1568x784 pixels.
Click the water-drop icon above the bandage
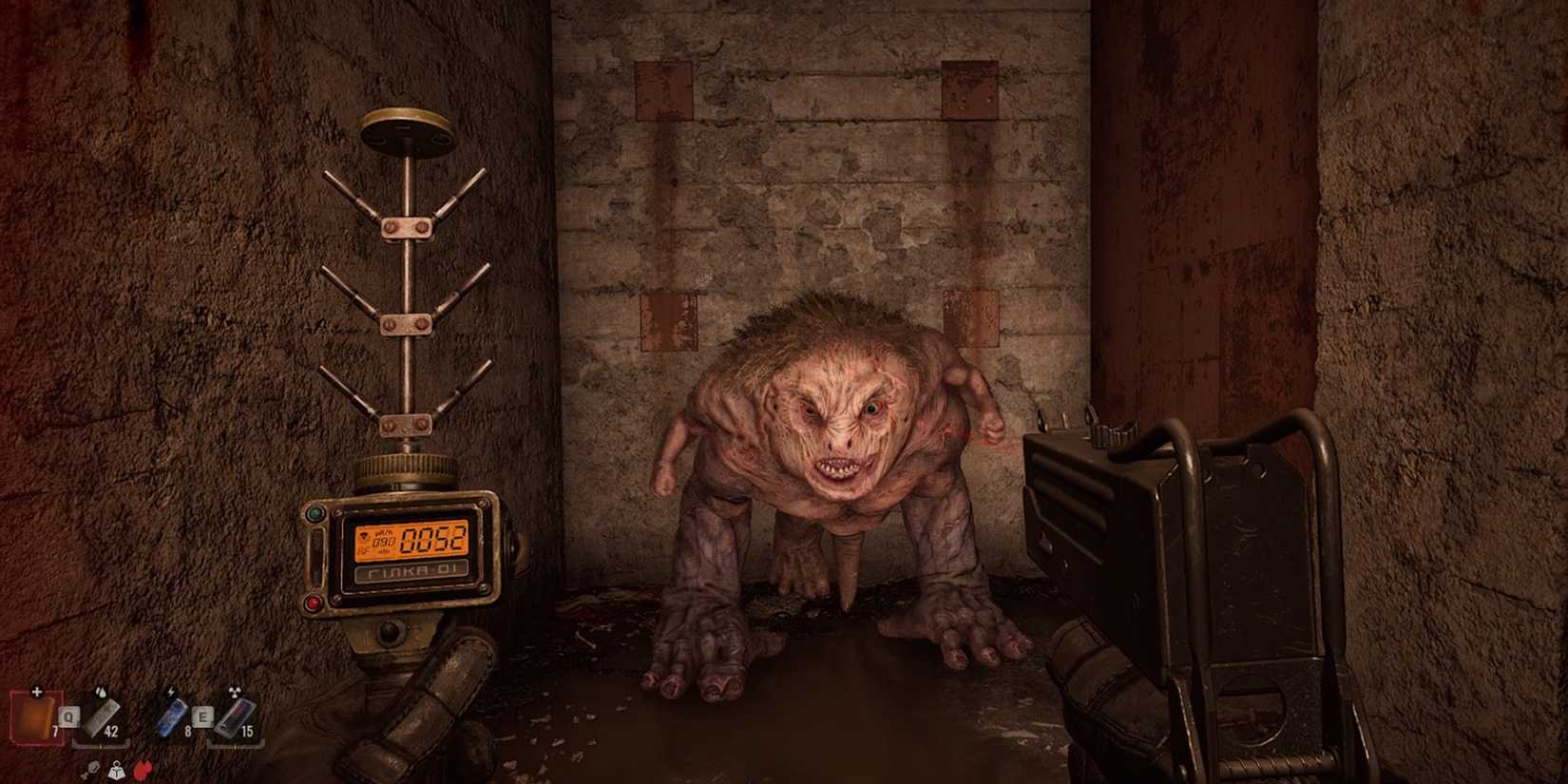pos(102,692)
